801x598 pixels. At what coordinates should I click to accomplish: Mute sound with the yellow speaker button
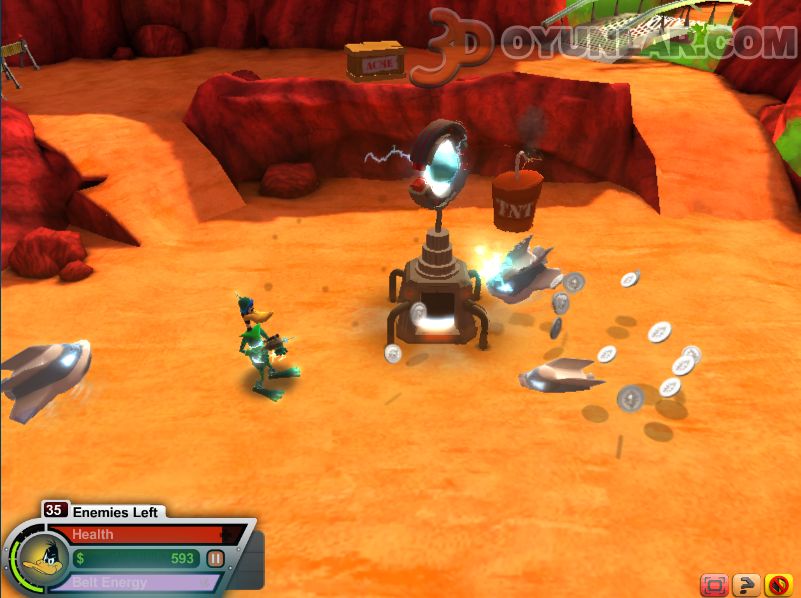click(777, 584)
